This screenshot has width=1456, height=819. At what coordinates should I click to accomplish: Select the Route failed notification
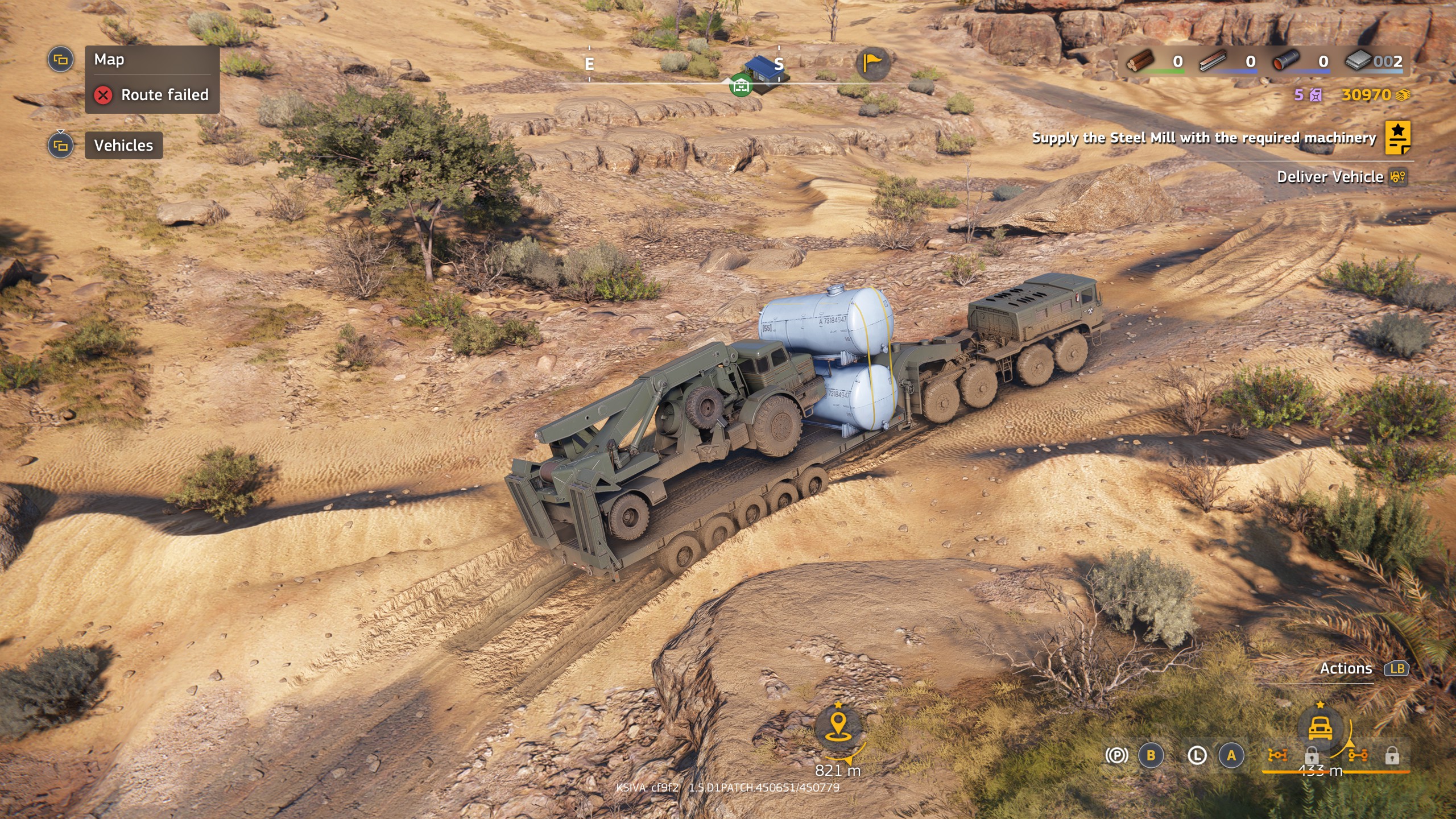pyautogui.click(x=152, y=94)
